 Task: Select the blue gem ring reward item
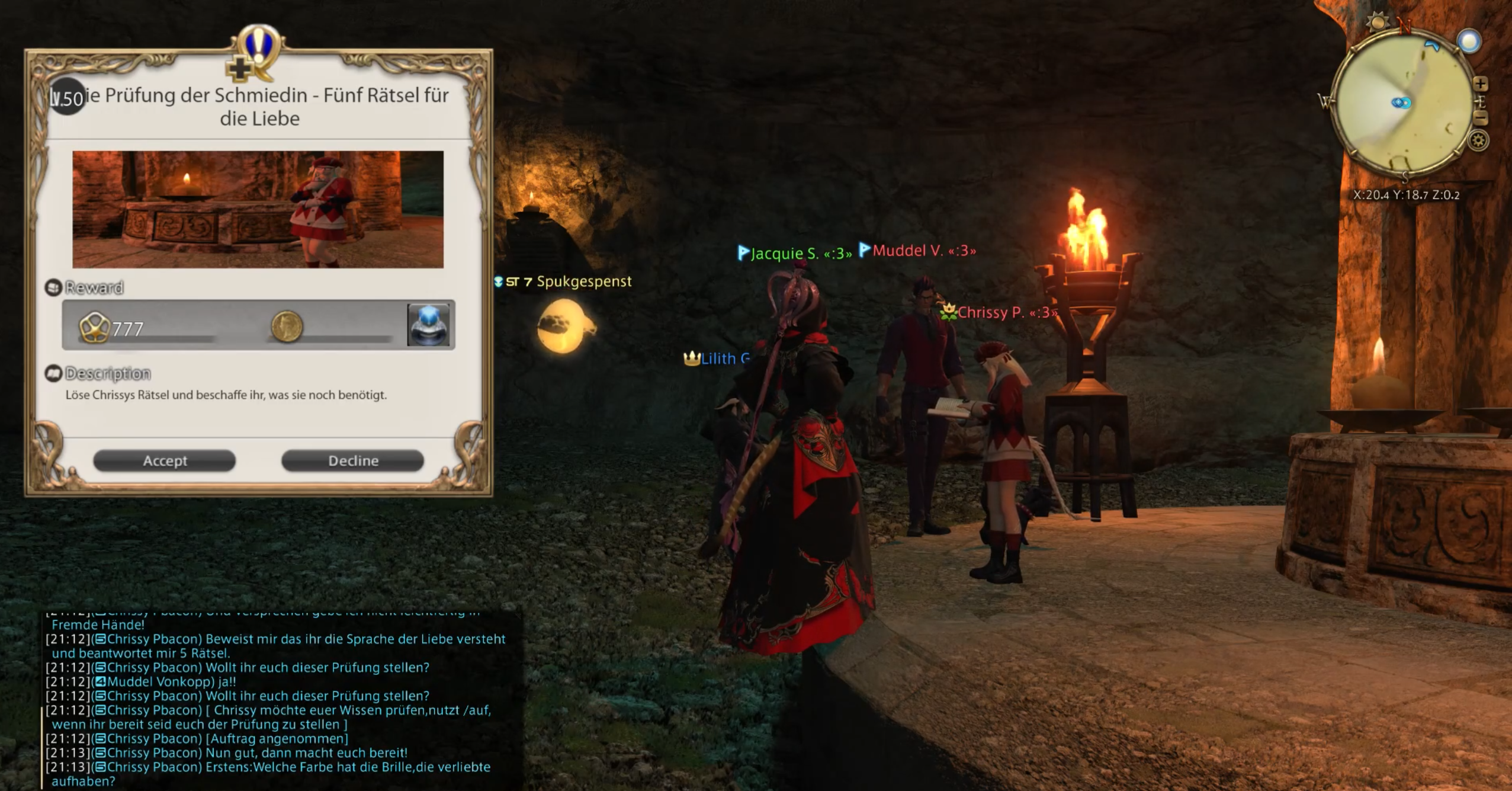pos(428,325)
